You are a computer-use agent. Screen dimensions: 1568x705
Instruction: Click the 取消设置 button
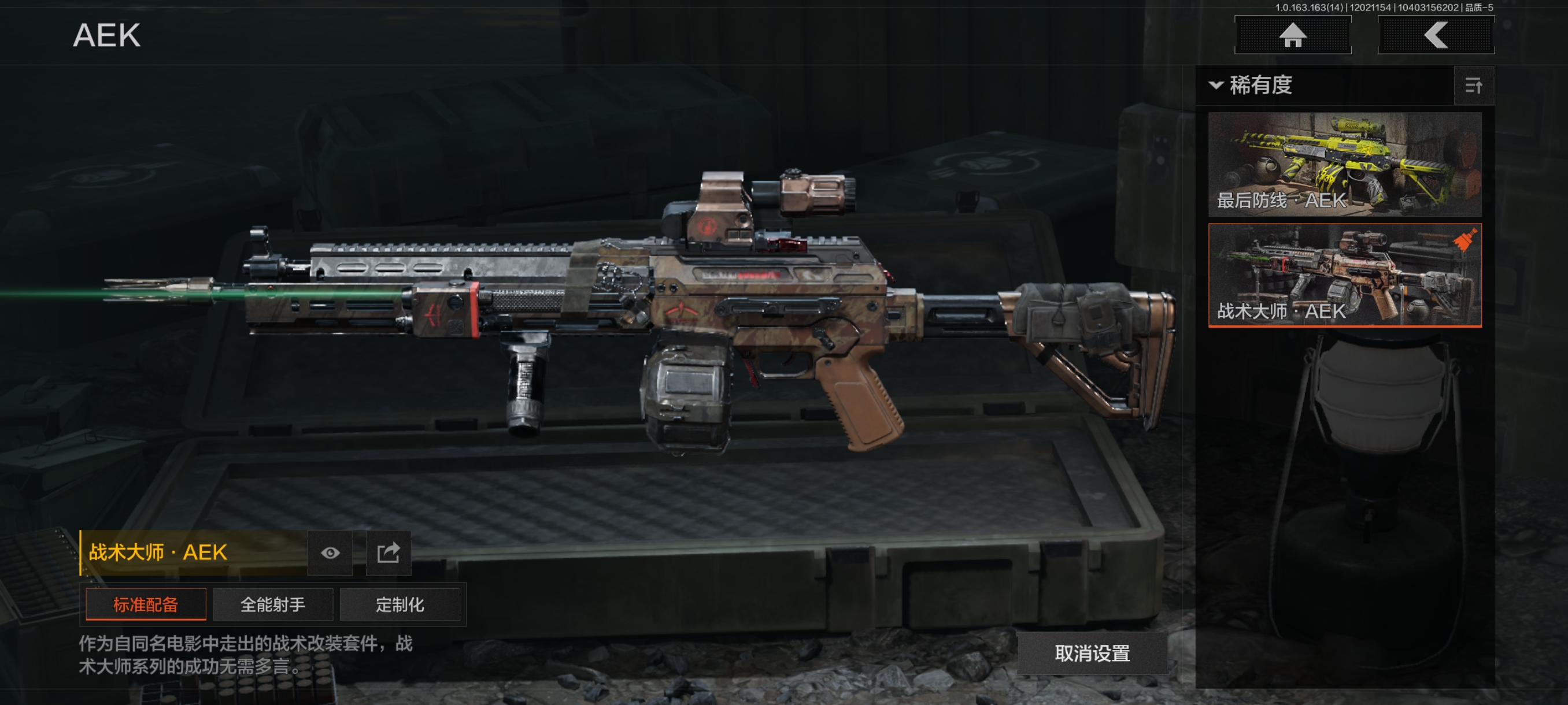click(x=1092, y=654)
